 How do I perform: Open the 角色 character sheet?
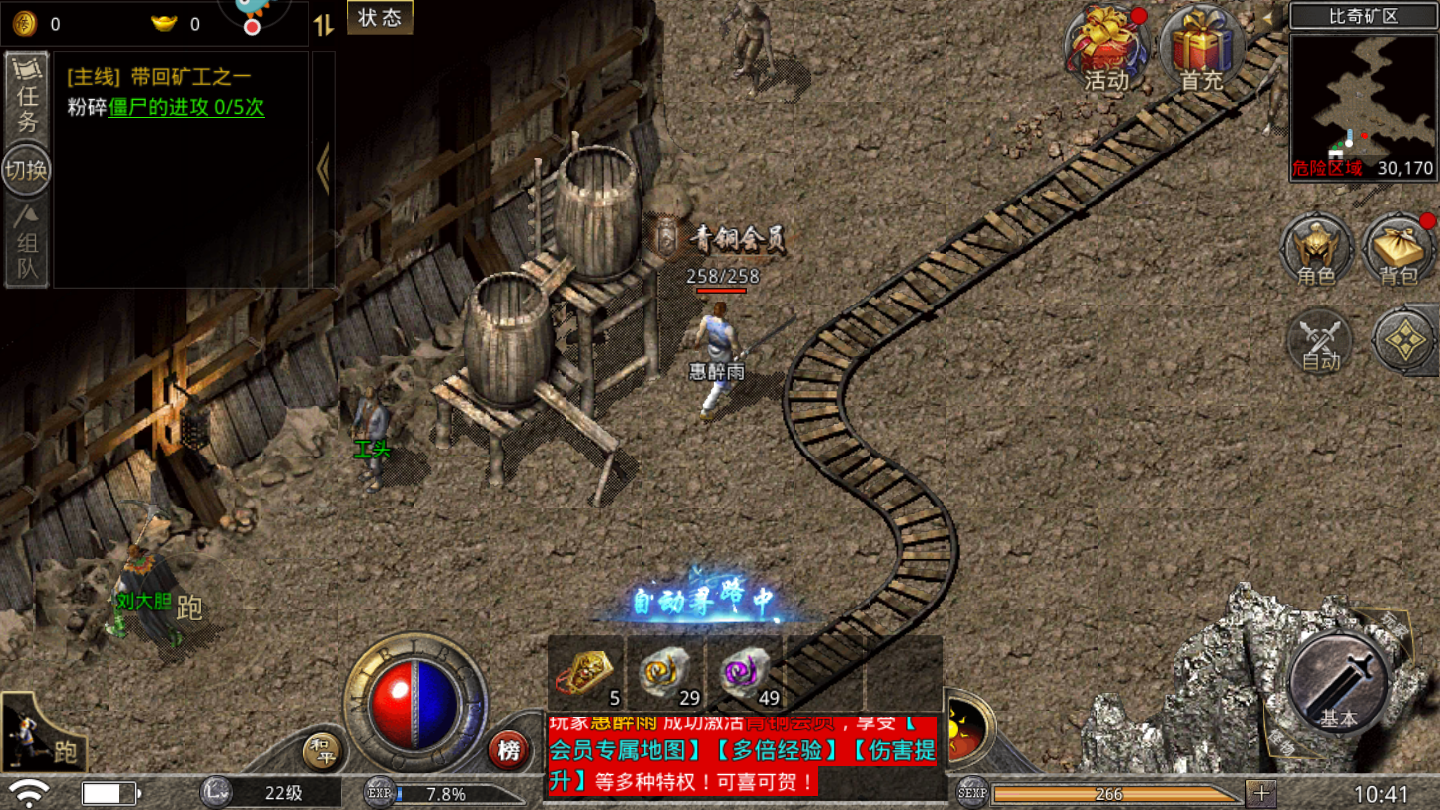tap(1317, 250)
